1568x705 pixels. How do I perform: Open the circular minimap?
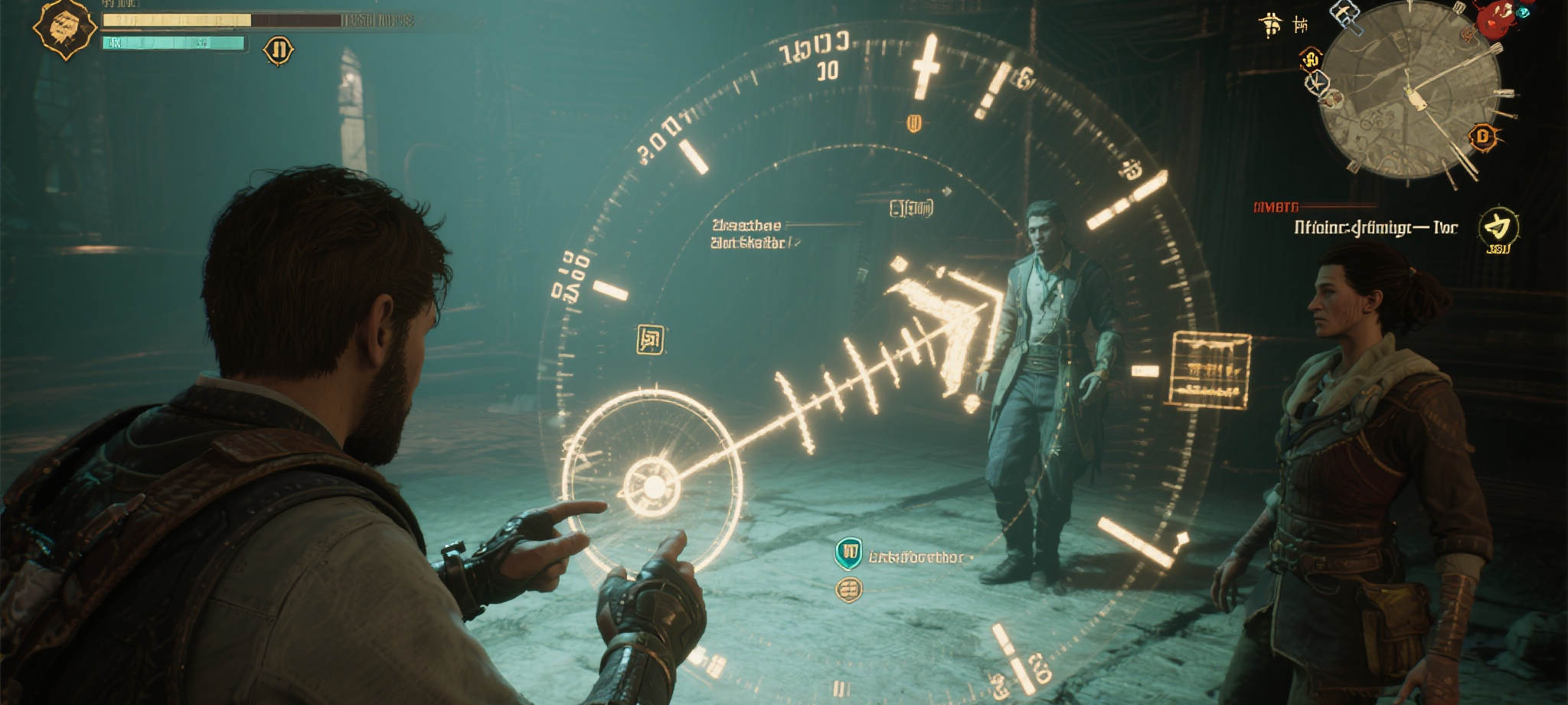(x=1410, y=90)
